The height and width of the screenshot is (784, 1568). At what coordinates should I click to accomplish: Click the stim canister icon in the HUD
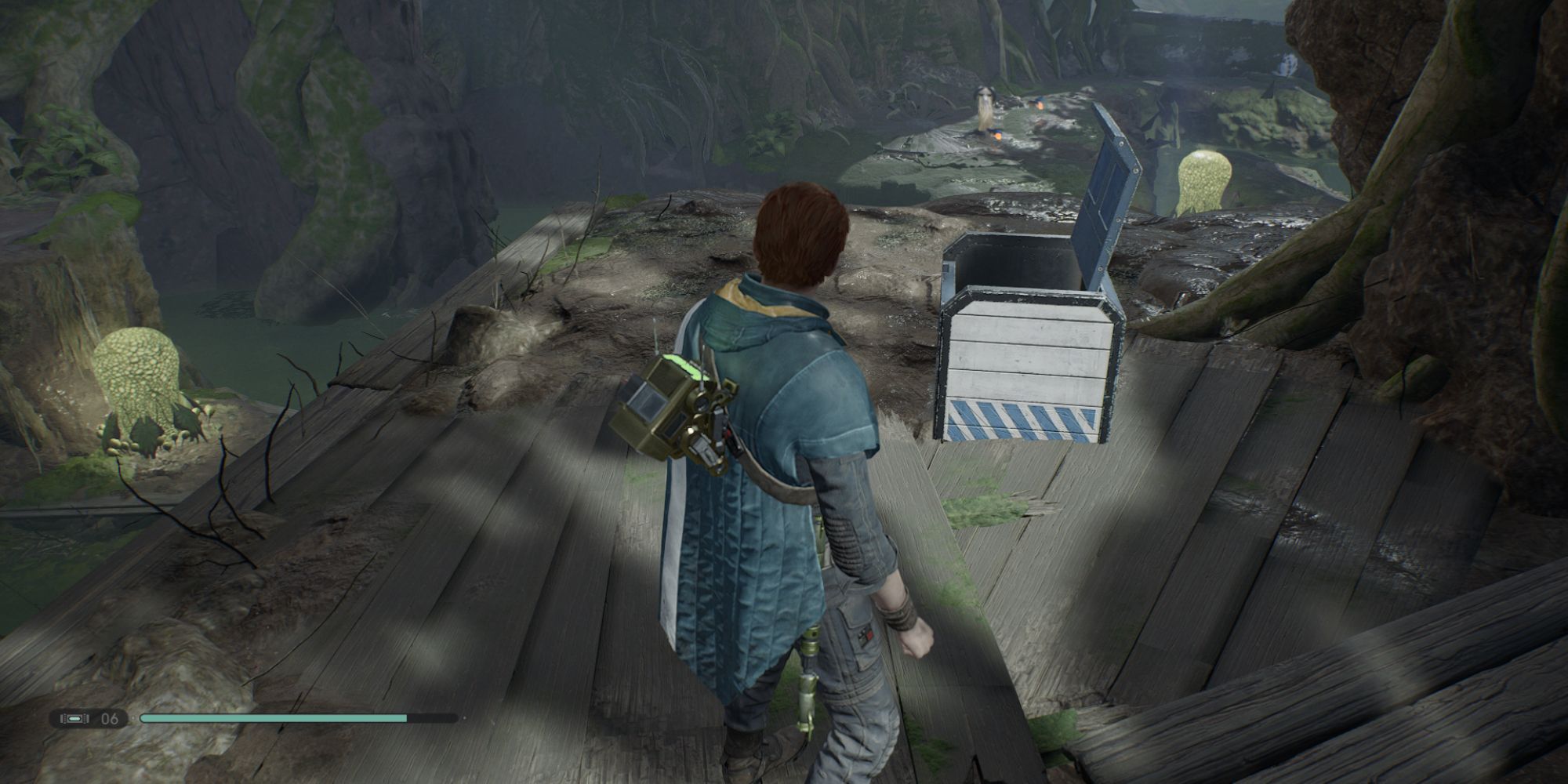73,719
